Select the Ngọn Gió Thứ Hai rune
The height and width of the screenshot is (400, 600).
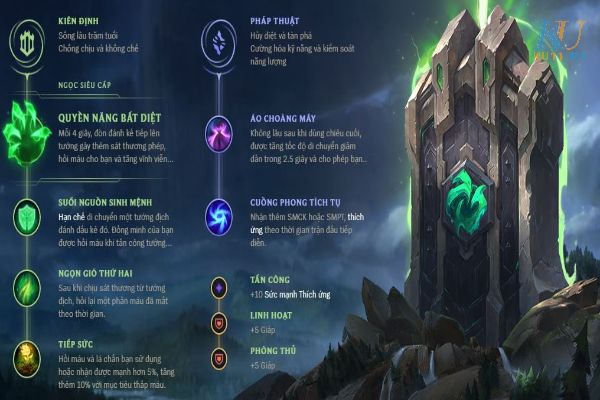[x=27, y=283]
